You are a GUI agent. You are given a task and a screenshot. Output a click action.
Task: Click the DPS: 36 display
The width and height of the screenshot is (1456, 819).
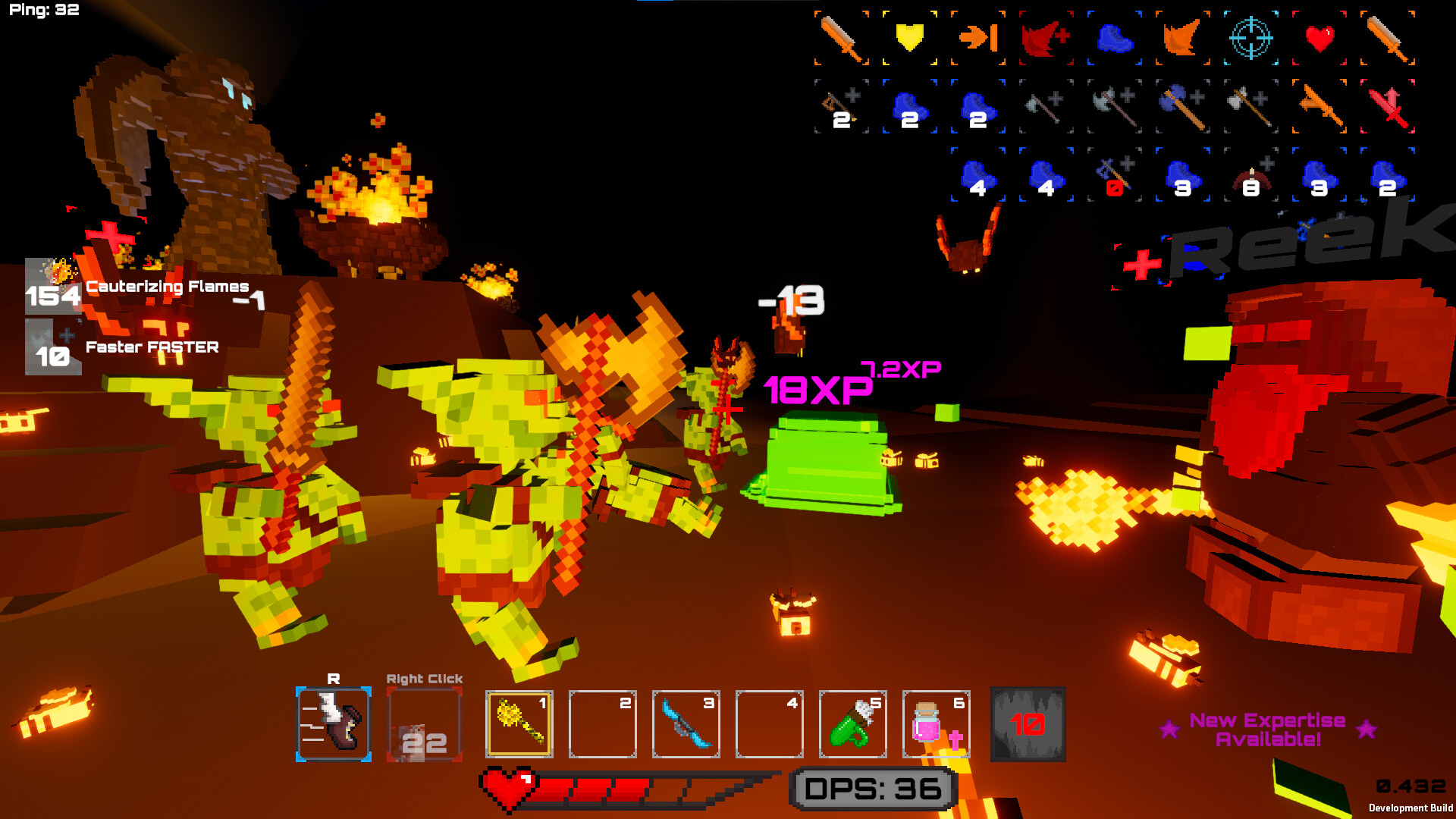[871, 787]
